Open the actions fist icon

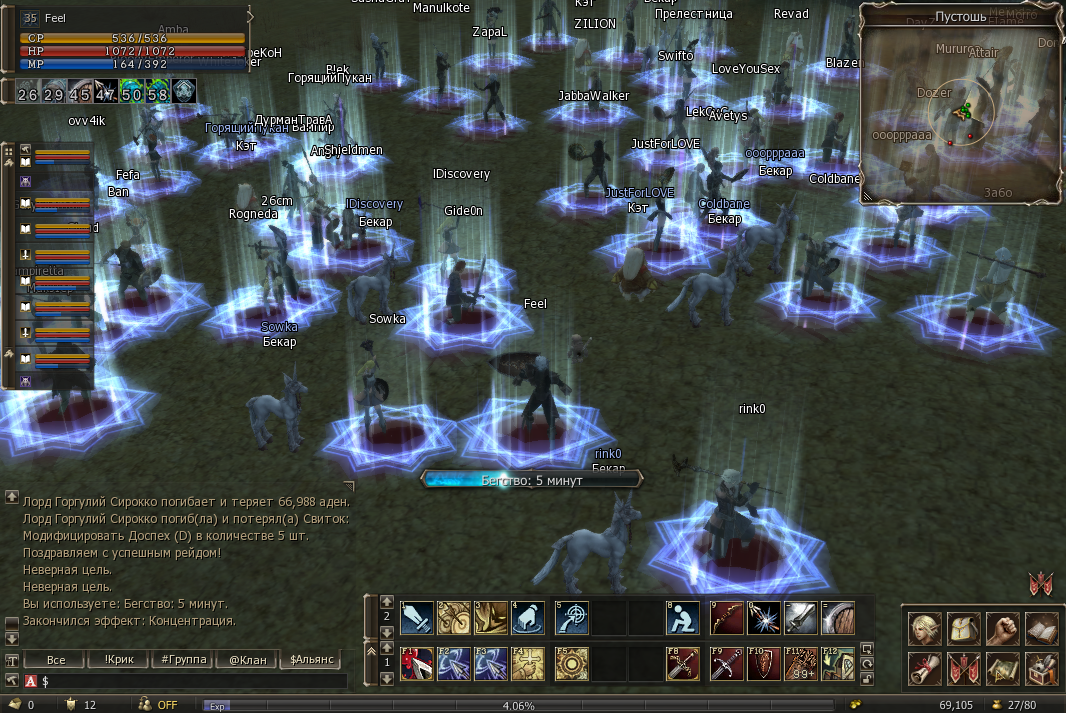tap(1002, 628)
